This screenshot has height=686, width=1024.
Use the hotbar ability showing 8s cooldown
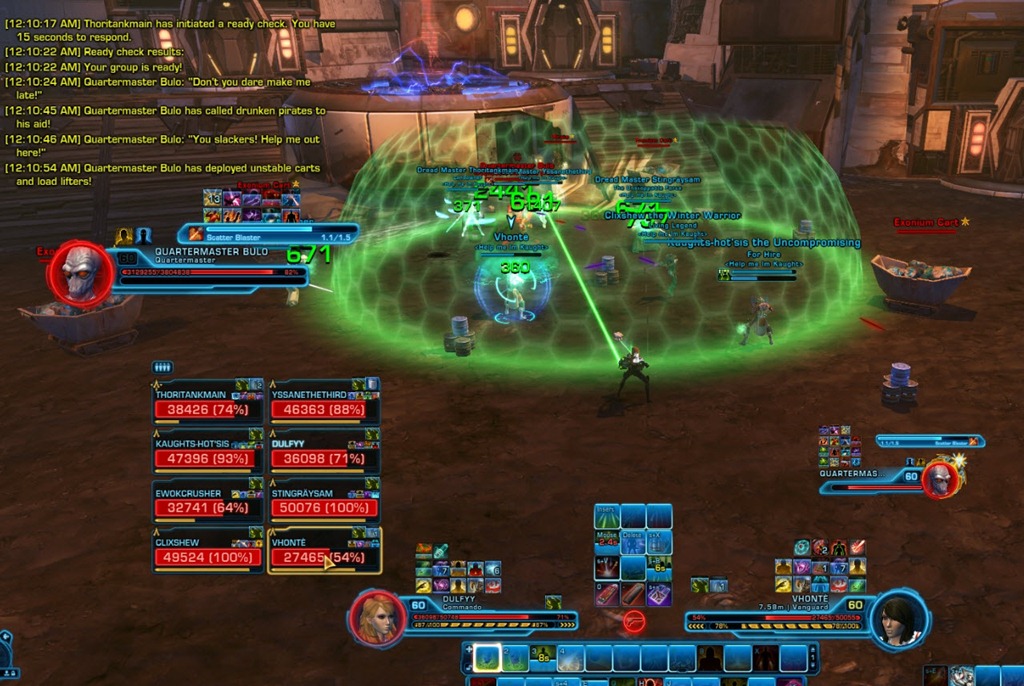(x=543, y=657)
